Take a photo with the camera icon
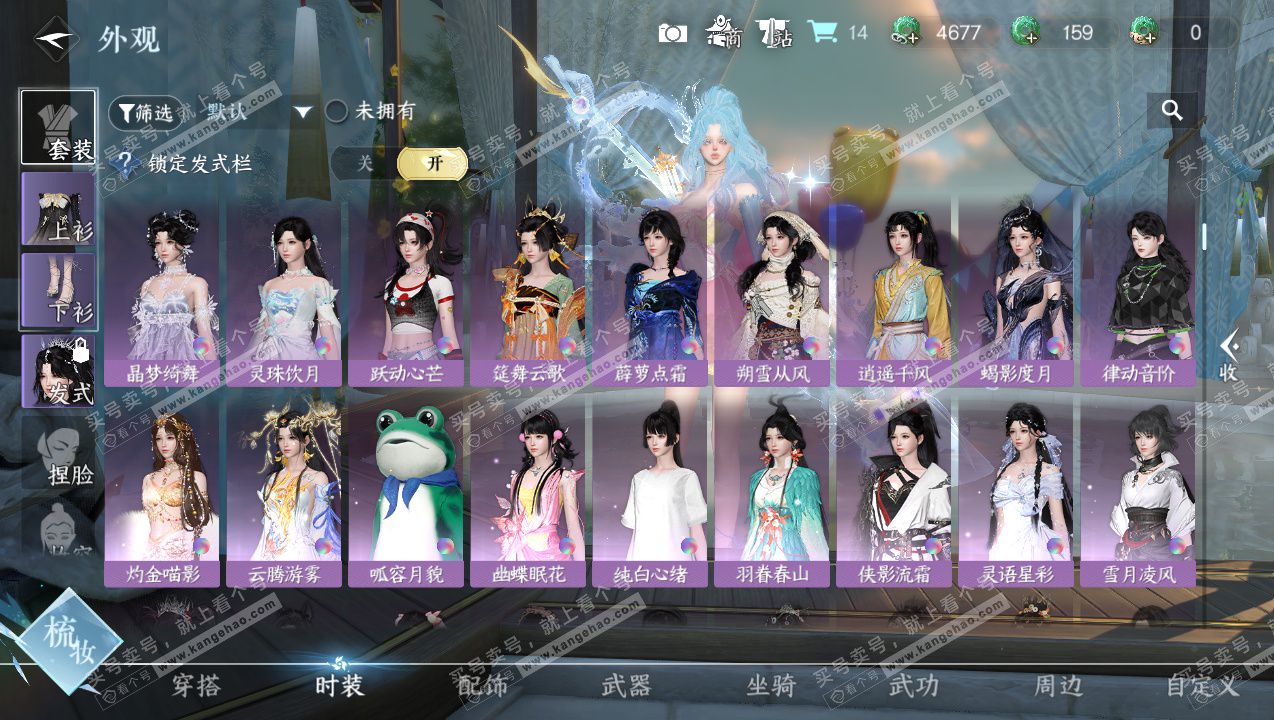 [673, 33]
